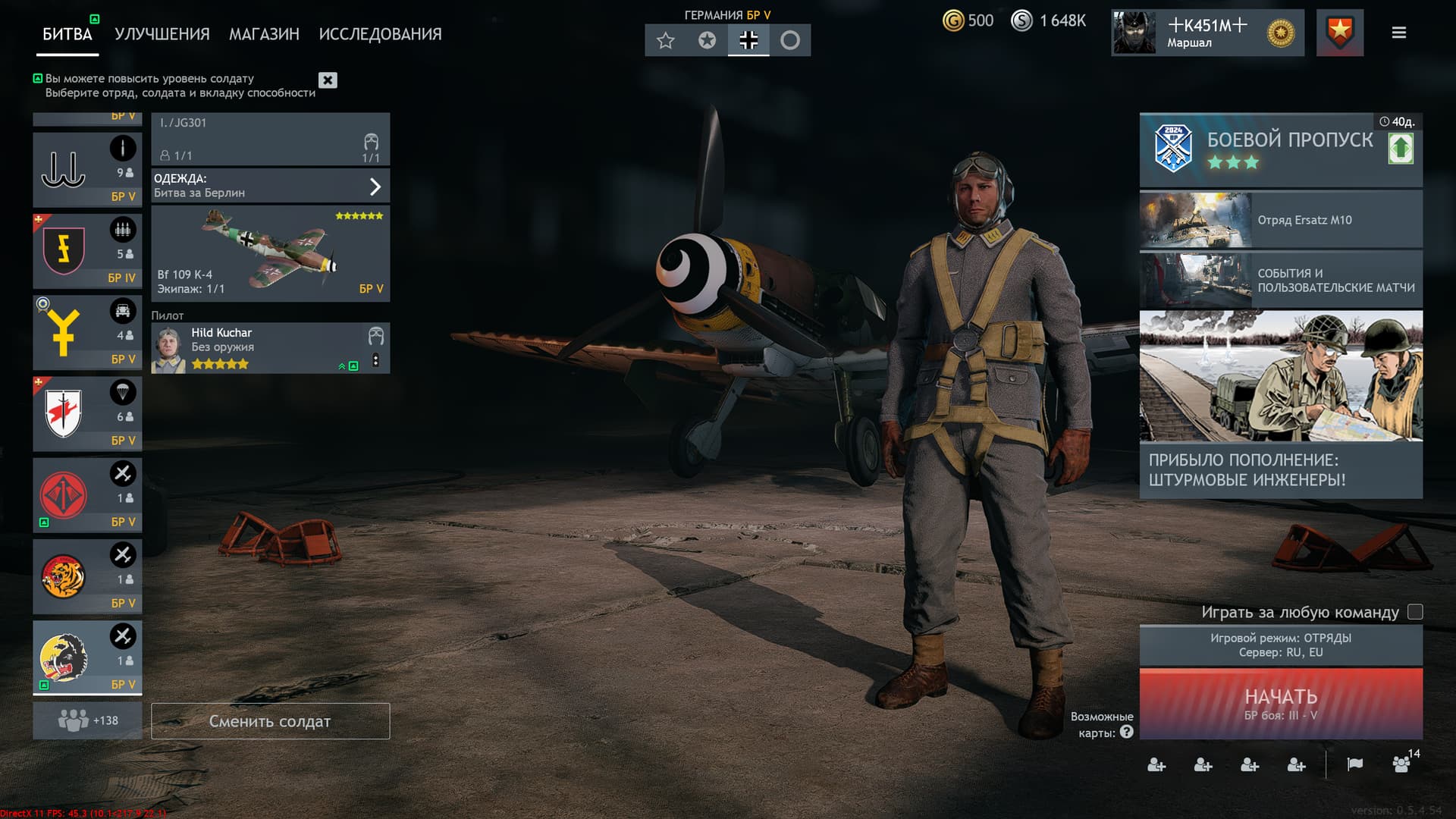Select the Bf 109 K-4 aircraft card
The width and height of the screenshot is (1456, 819).
270,253
